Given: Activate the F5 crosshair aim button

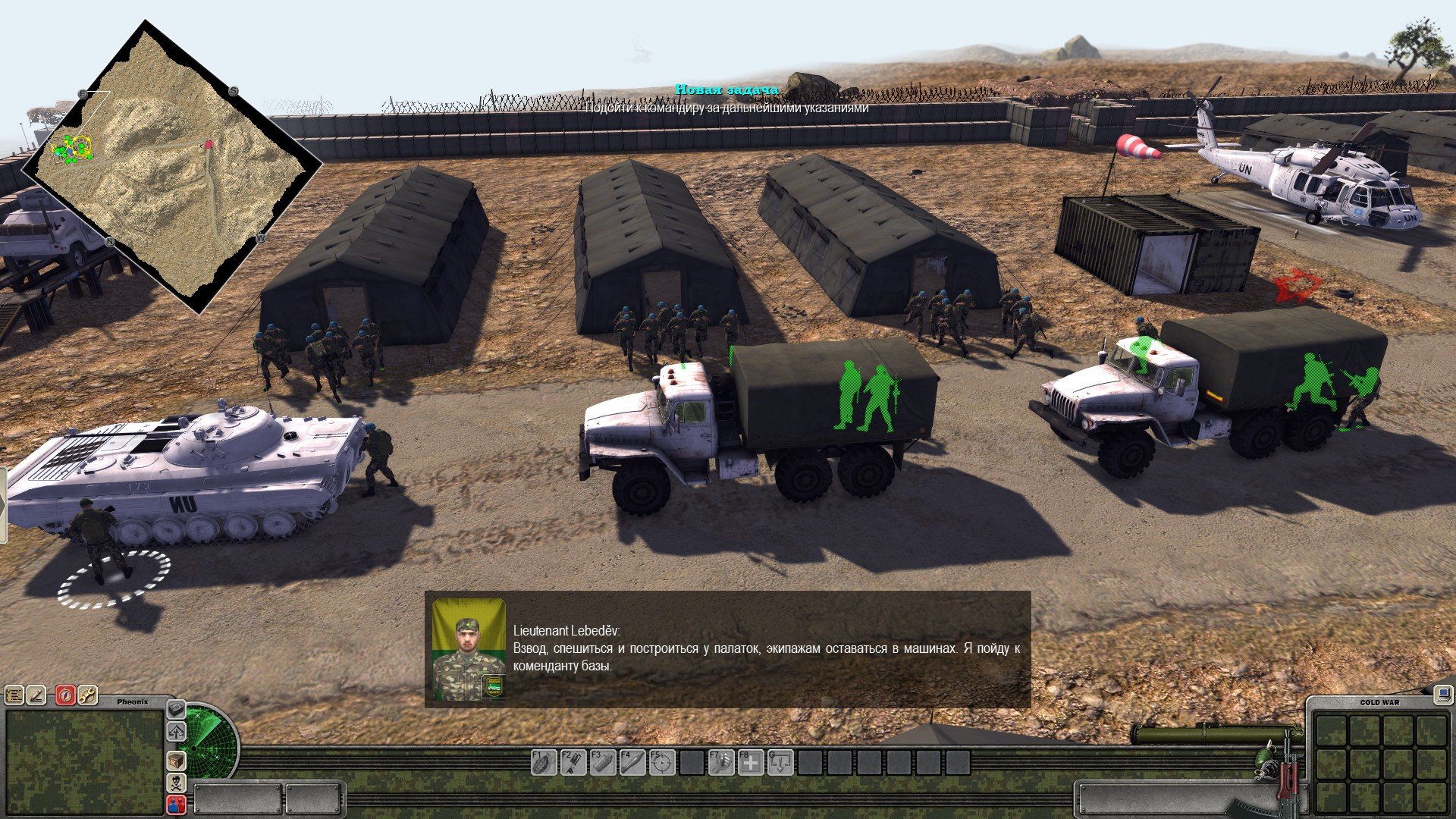Looking at the screenshot, I should click(x=661, y=762).
